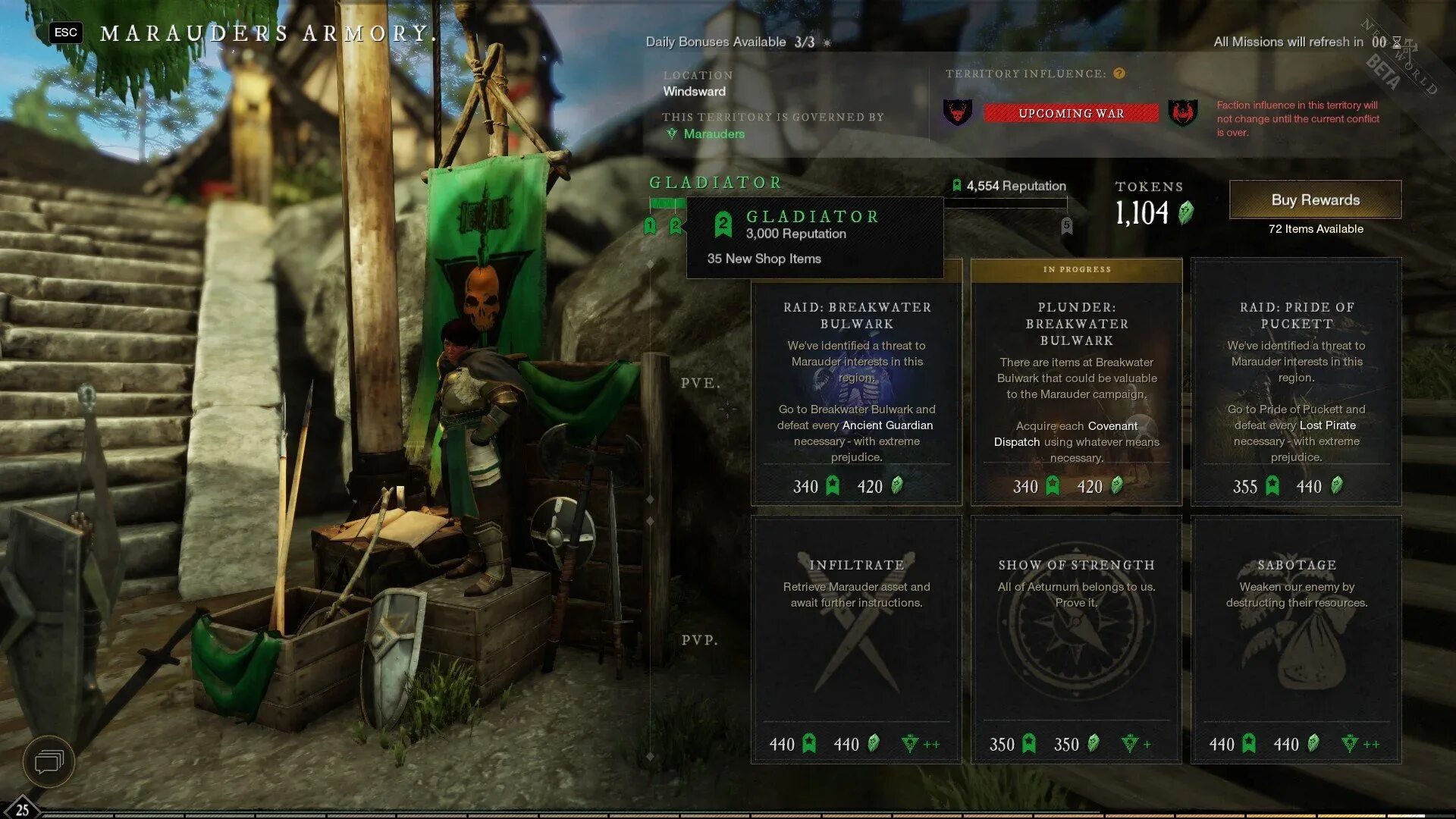
Task: Click the rank 5 reputation marker
Action: [1067, 225]
